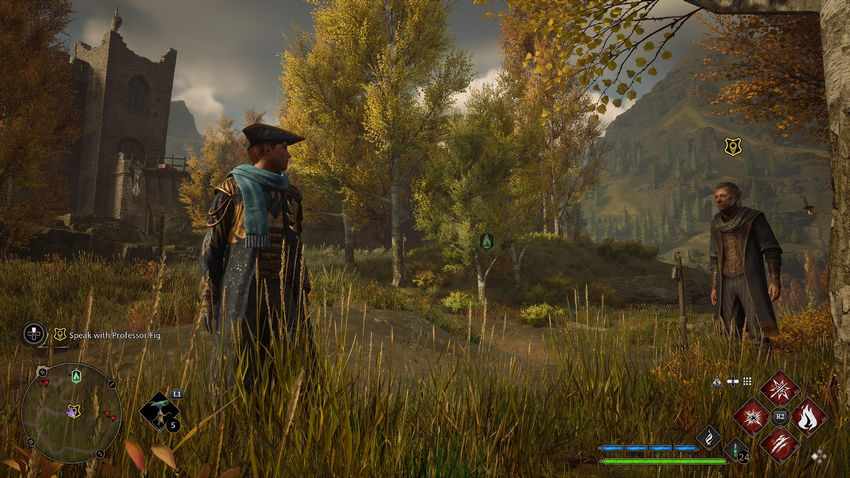Screen dimensions: 850x478
Task: Trigger the ancient magic swirl icon
Action: pos(708,436)
